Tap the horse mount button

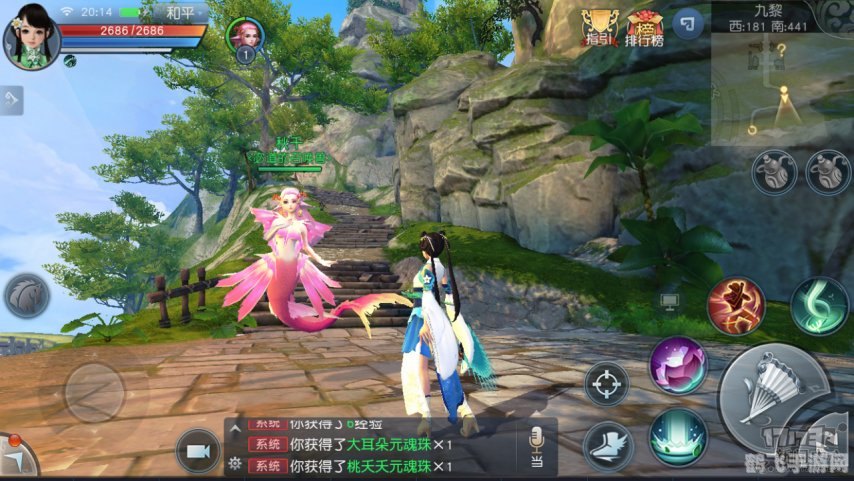click(27, 296)
